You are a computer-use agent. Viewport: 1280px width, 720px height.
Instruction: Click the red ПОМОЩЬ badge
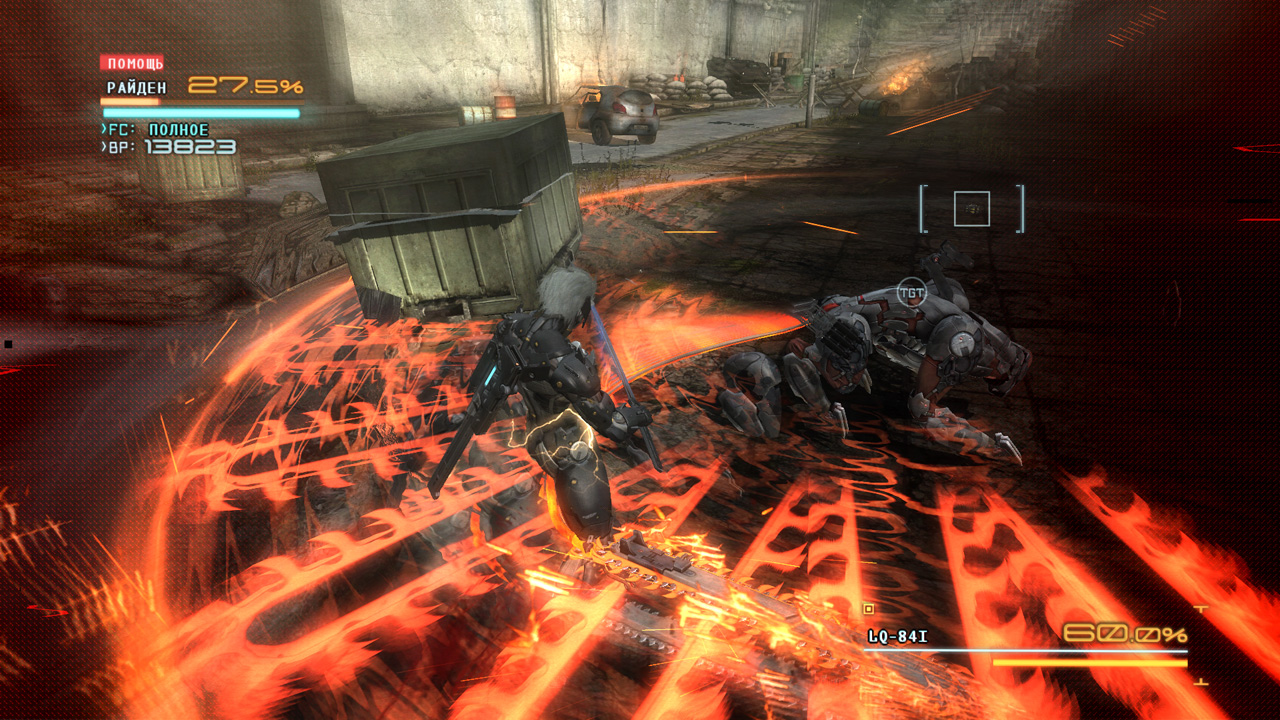(132, 63)
